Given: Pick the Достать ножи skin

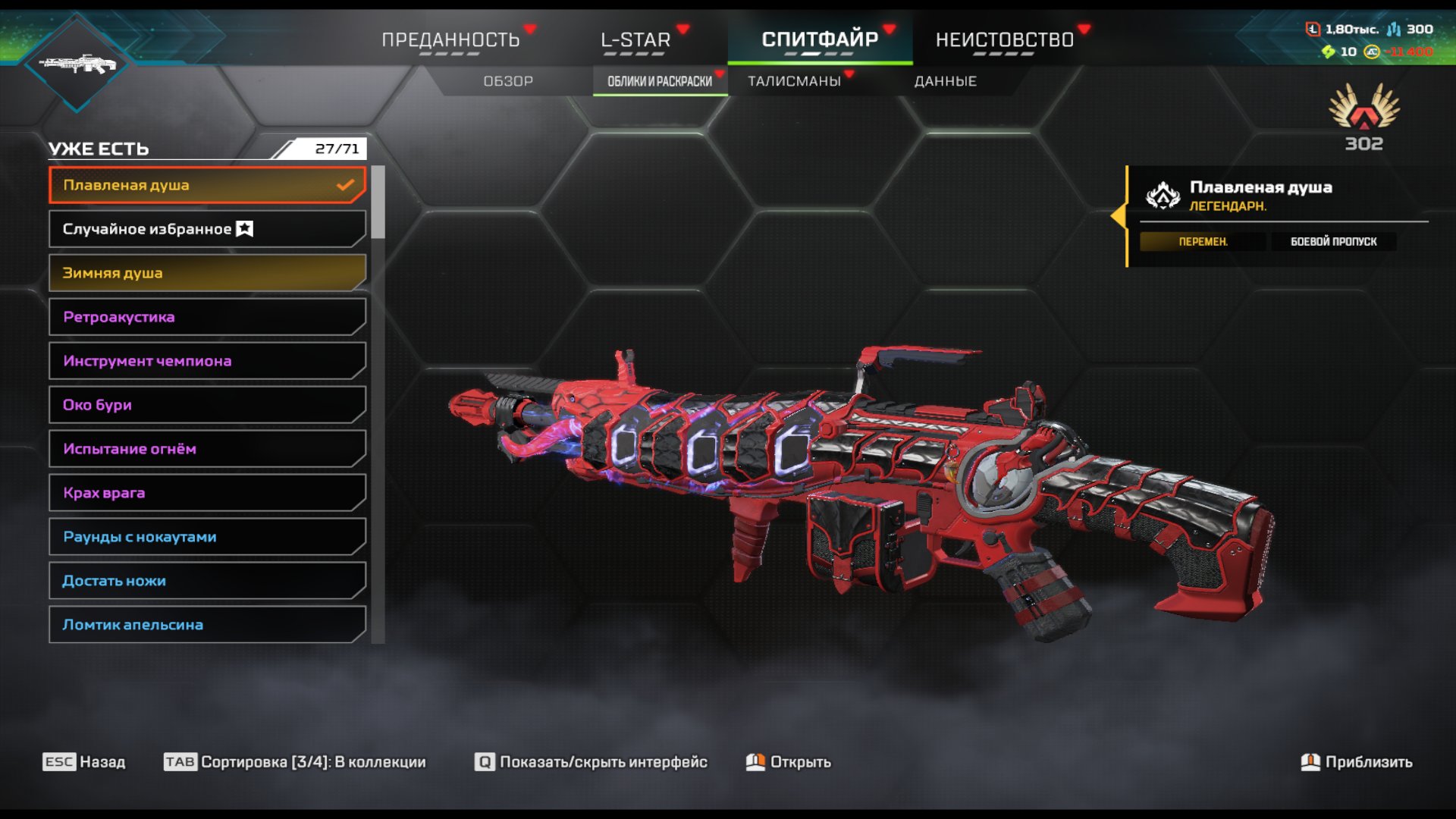Looking at the screenshot, I should pyautogui.click(x=206, y=581).
